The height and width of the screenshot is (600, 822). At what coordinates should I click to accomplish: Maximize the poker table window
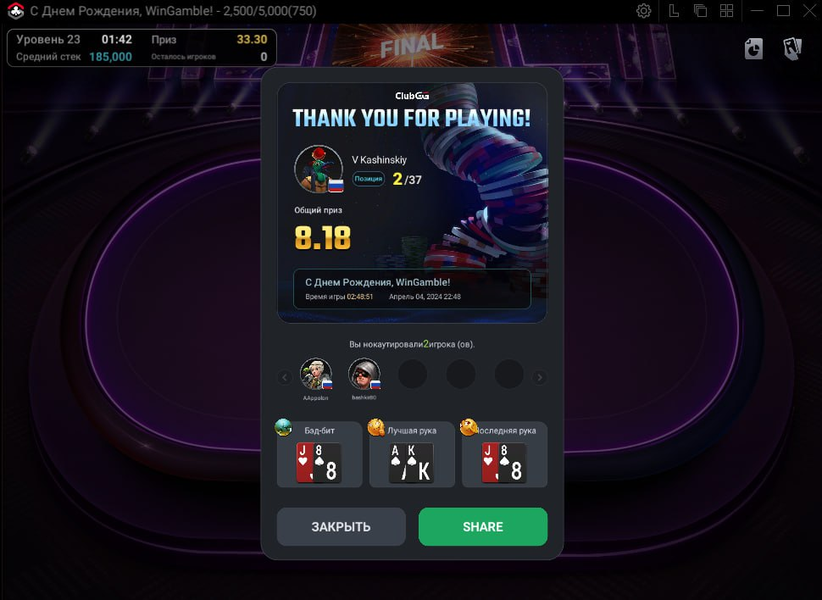tap(783, 11)
